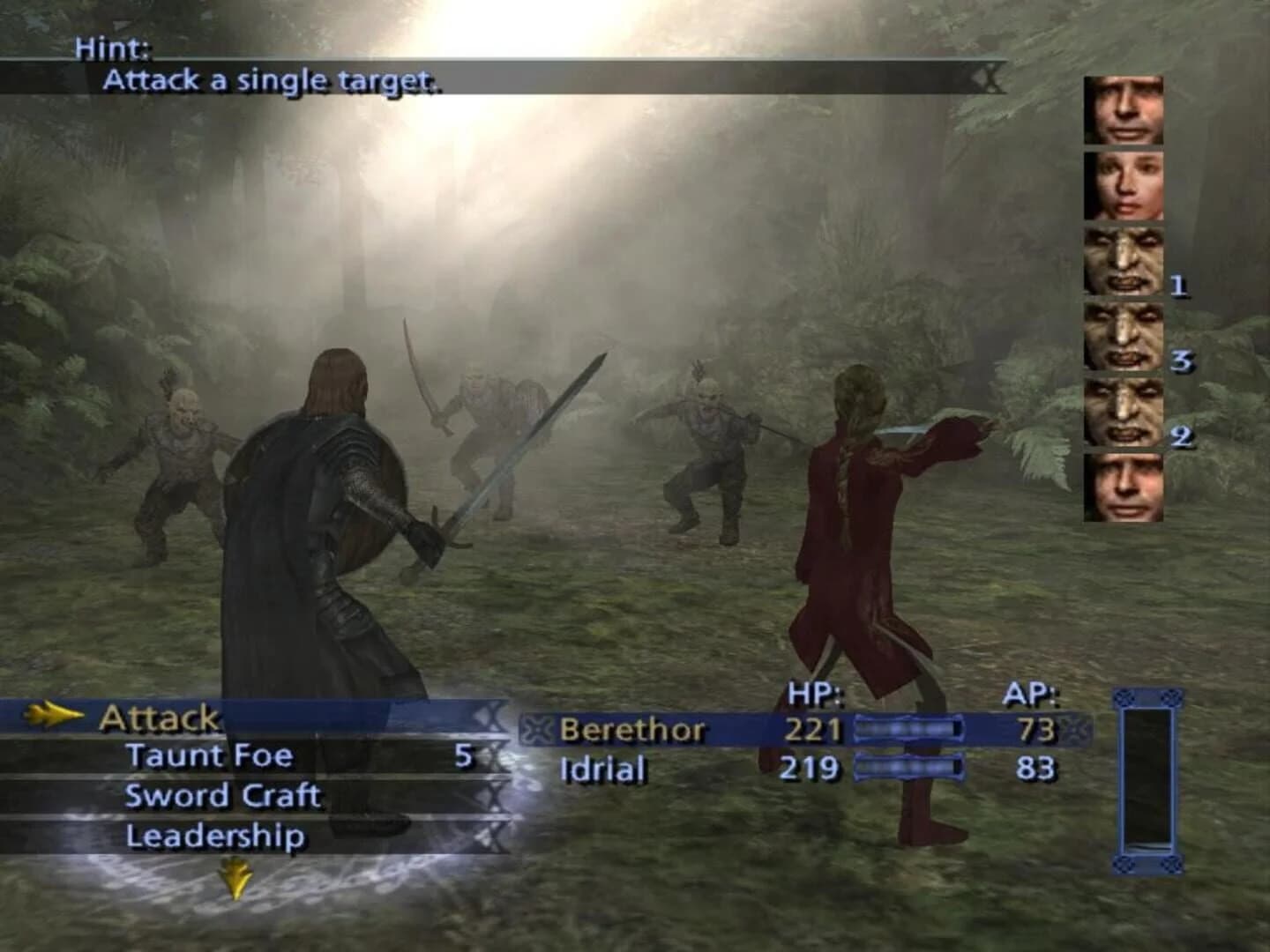Viewport: 1270px width, 952px height.
Task: Click Berethor's HP bar
Action: (910, 729)
